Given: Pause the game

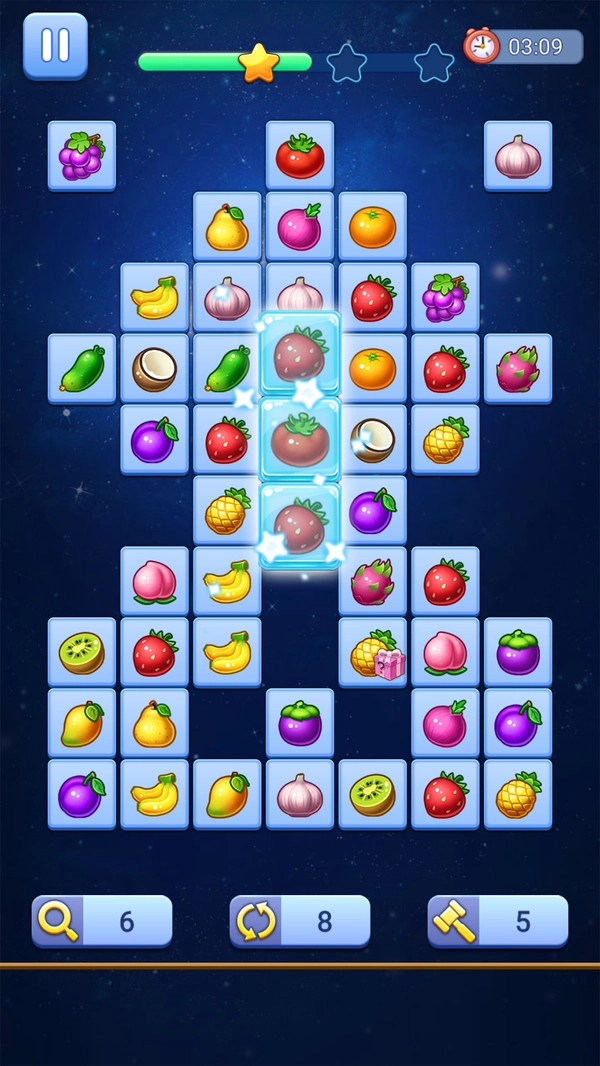Looking at the screenshot, I should pyautogui.click(x=55, y=46).
